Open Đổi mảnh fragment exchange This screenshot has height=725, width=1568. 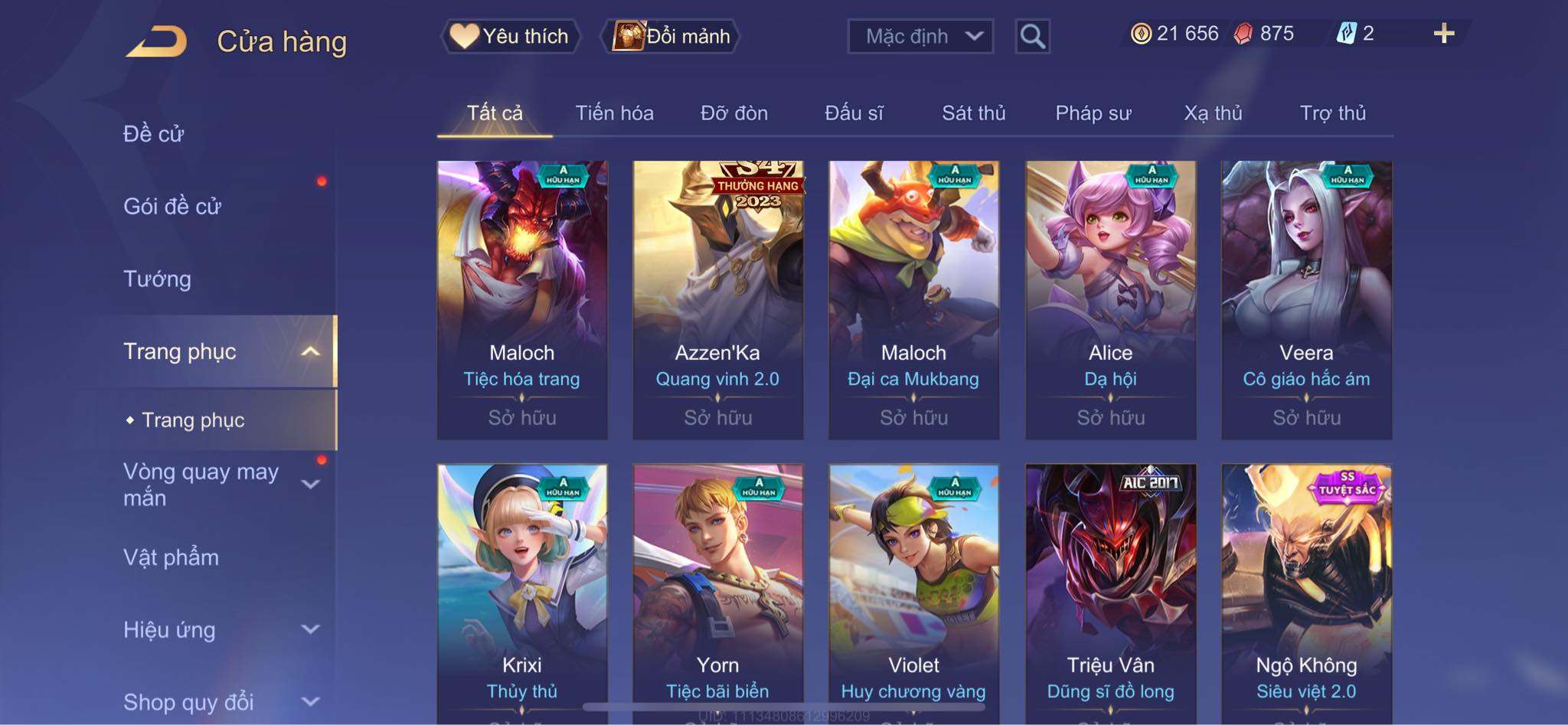point(672,36)
